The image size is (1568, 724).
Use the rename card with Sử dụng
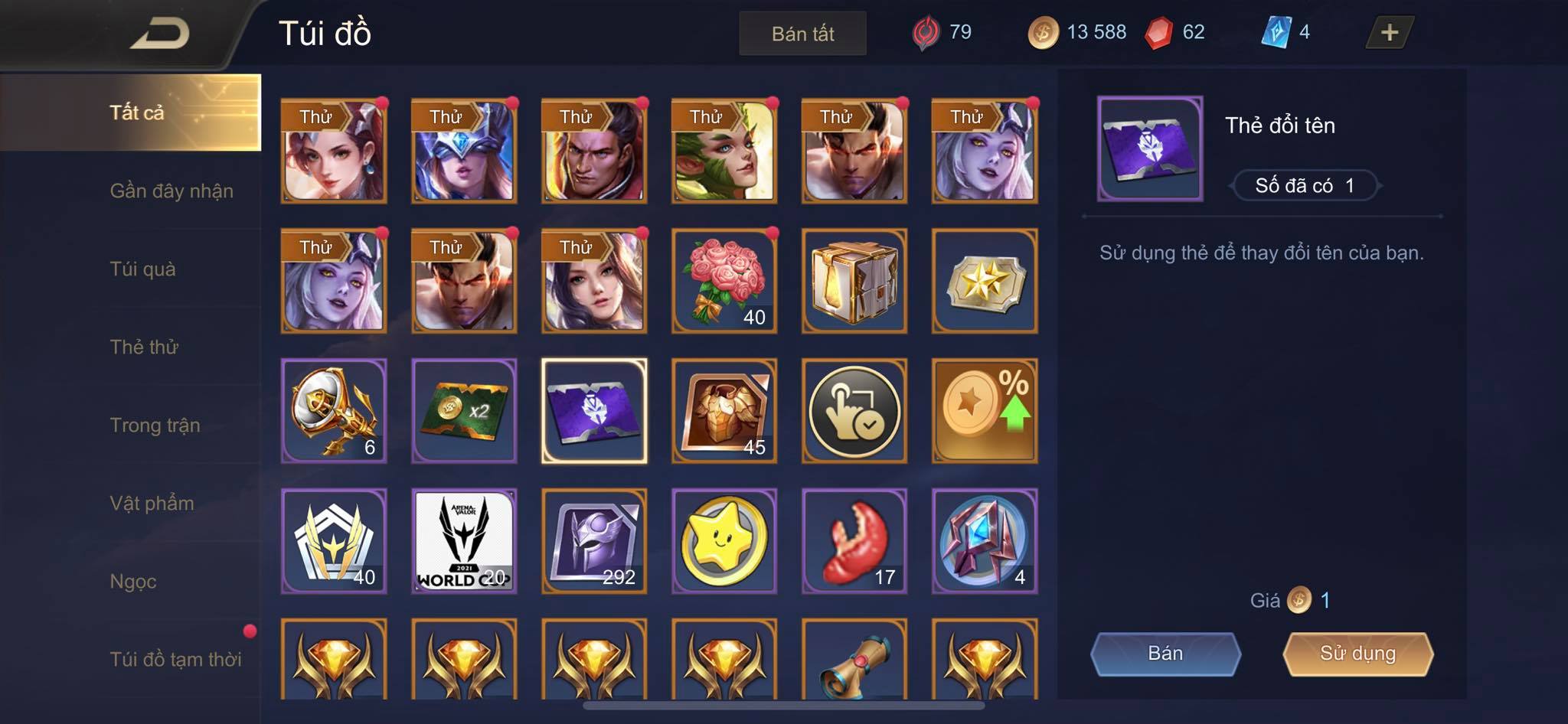tap(1357, 654)
